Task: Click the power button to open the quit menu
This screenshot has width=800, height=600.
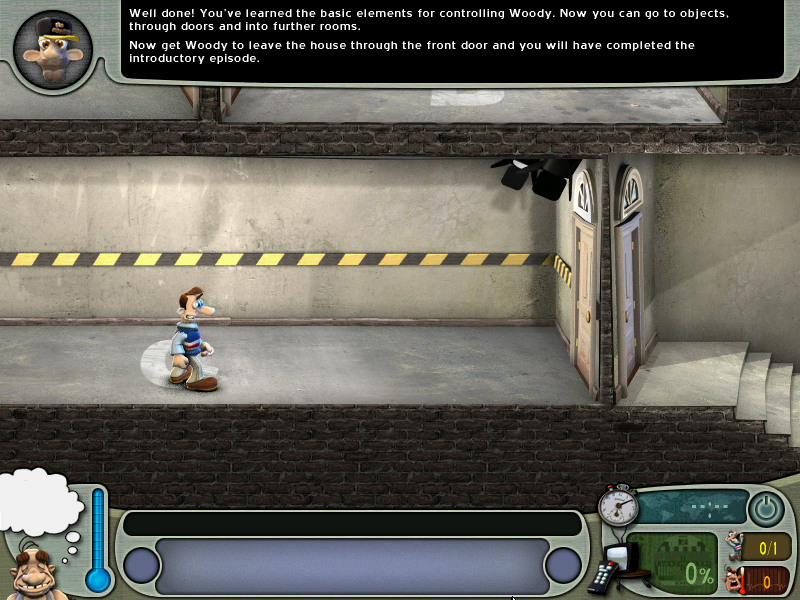Action: (x=766, y=509)
